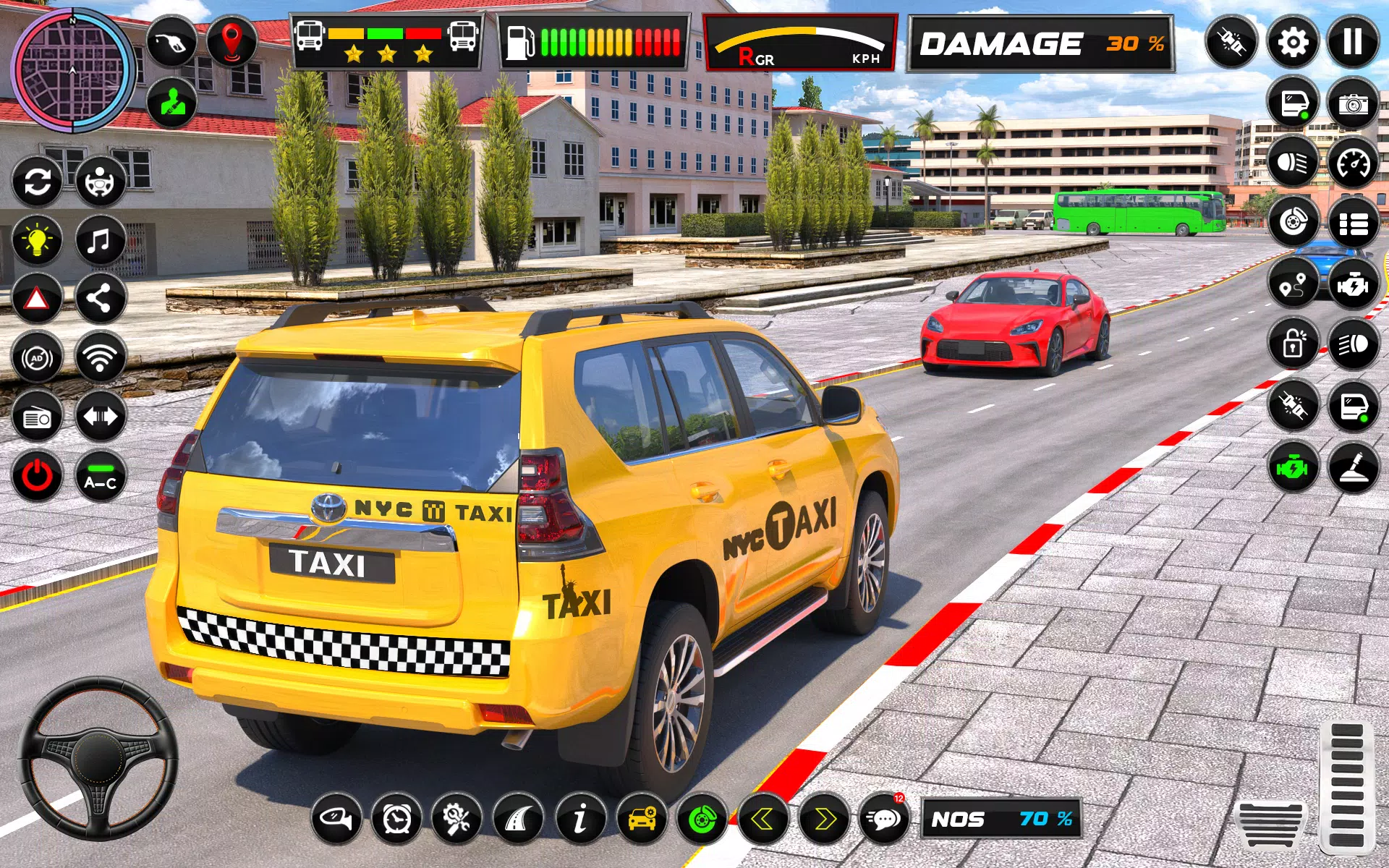
Task: Turn off engine with red power button
Action: click(x=37, y=477)
